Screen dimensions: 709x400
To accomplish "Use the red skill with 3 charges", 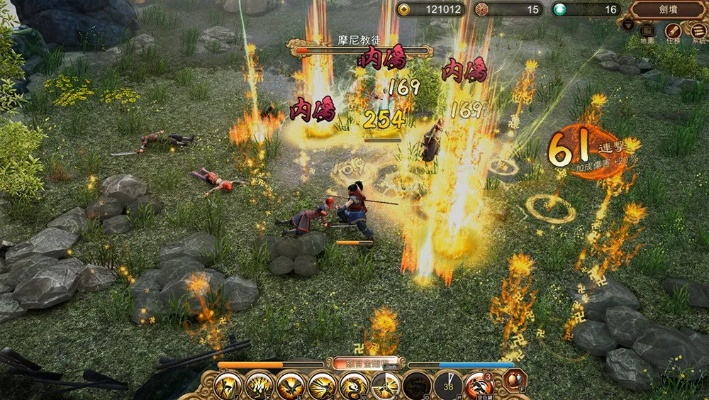I will click(480, 385).
